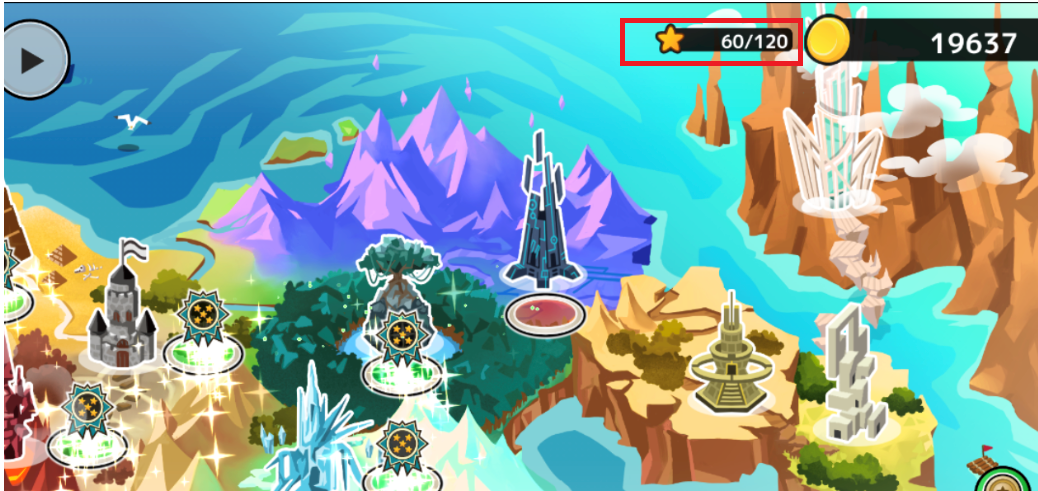Select the grey stone castle level
Viewport: 1038px width, 491px height.
(120, 310)
